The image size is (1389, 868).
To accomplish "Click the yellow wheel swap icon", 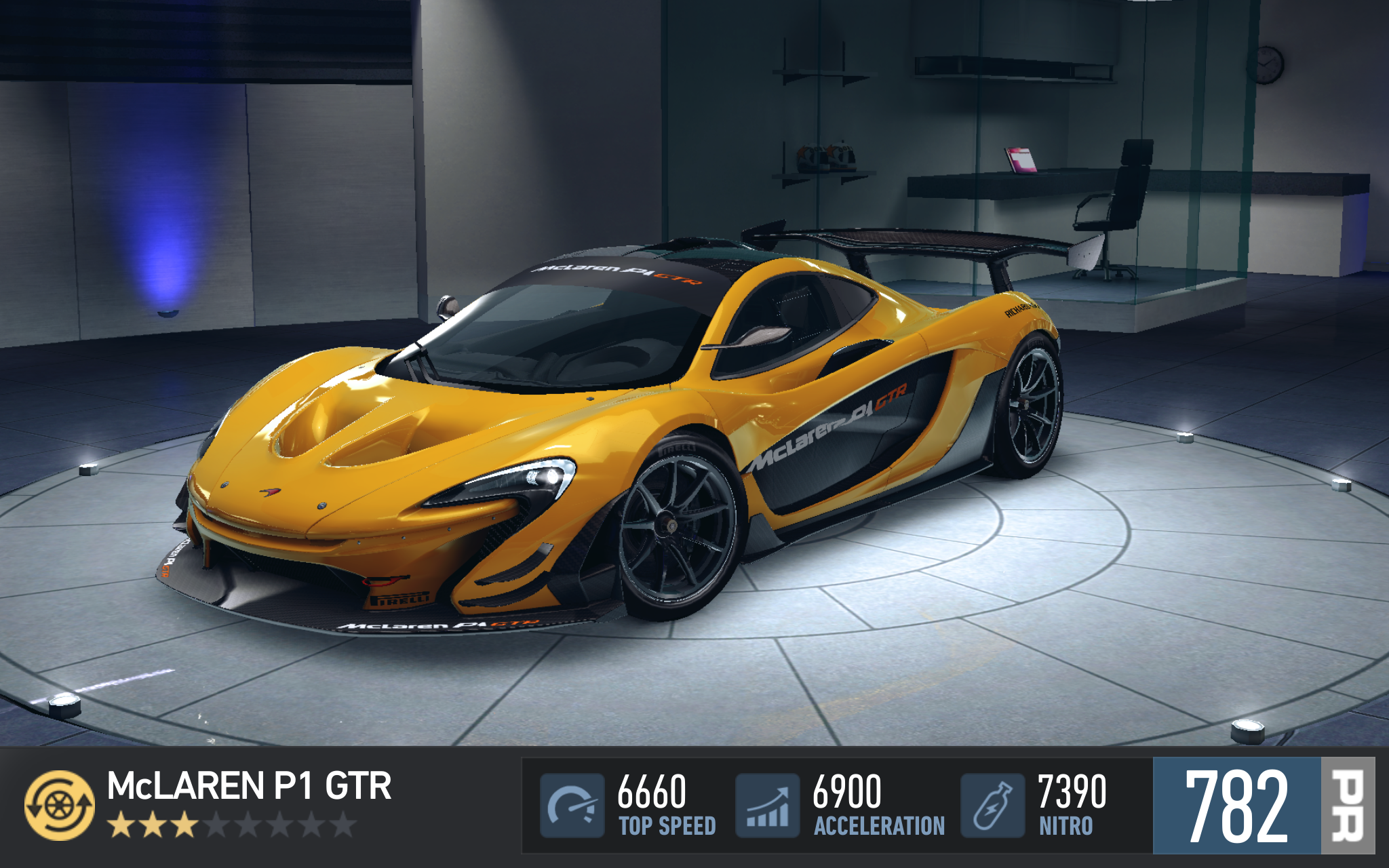I will point(60,805).
